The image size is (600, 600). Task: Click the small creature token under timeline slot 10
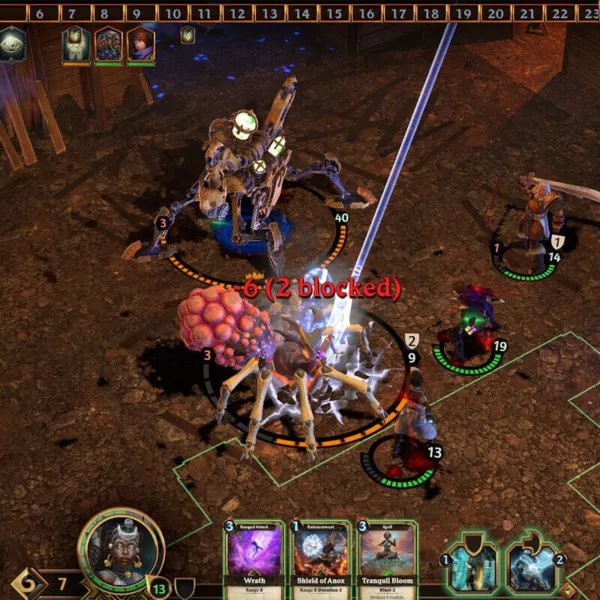pos(187,36)
